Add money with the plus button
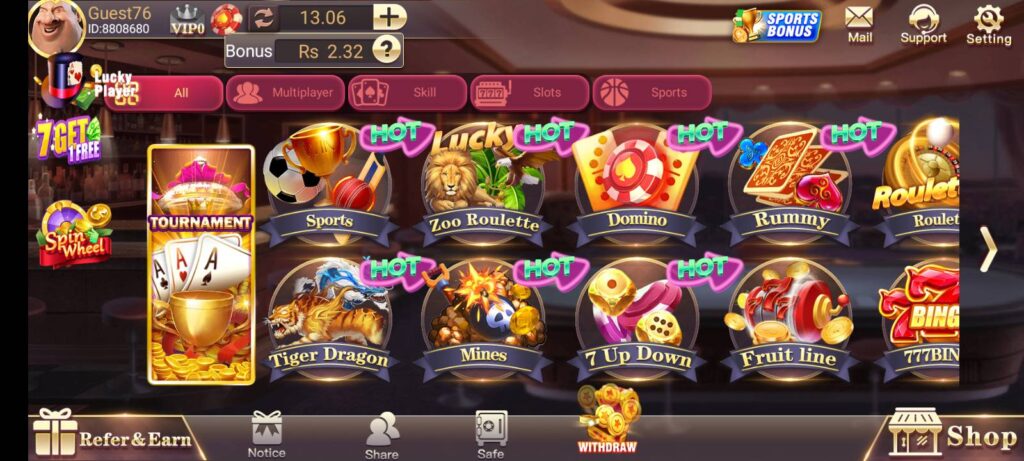This screenshot has height=461, width=1024. (389, 17)
